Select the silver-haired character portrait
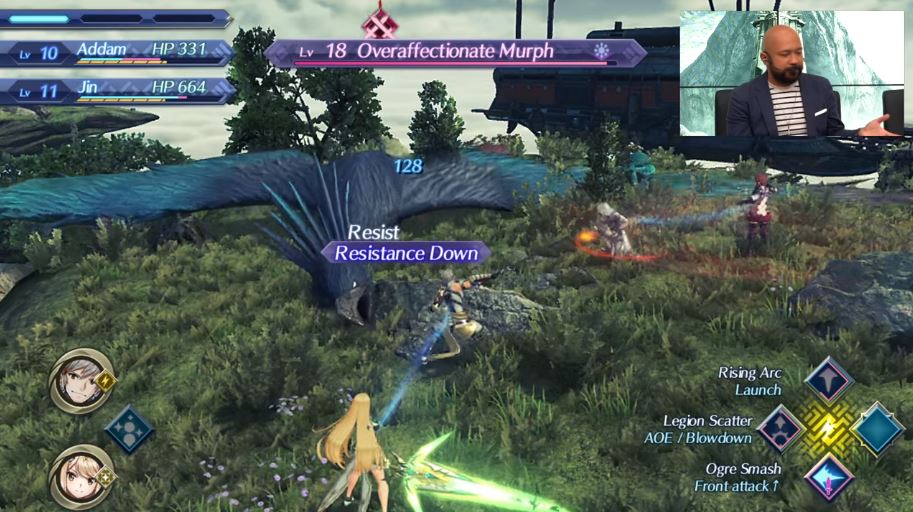This screenshot has height=512, width=913. 80,379
